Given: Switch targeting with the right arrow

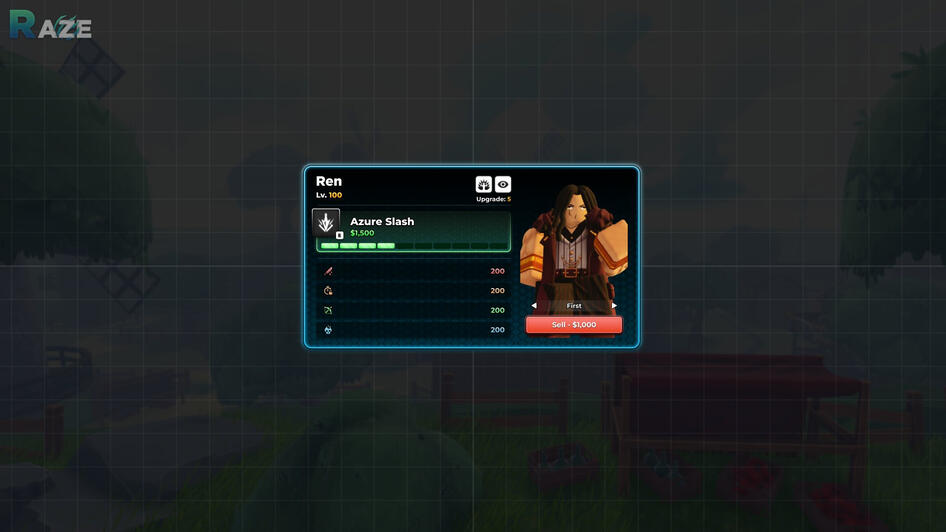Looking at the screenshot, I should 614,305.
